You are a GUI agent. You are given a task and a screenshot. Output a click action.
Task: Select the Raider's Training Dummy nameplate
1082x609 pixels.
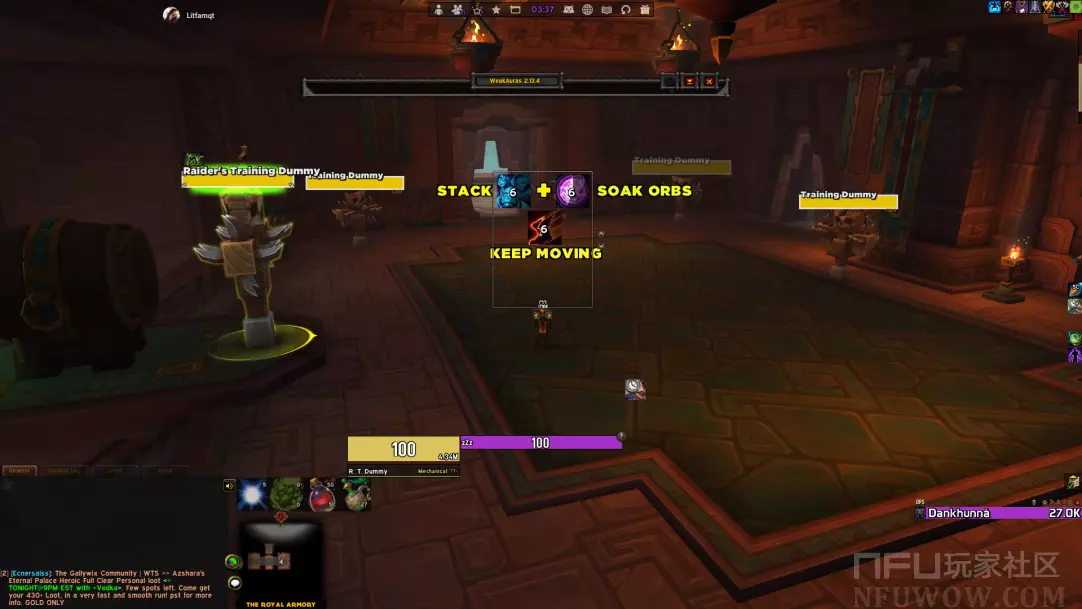251,172
